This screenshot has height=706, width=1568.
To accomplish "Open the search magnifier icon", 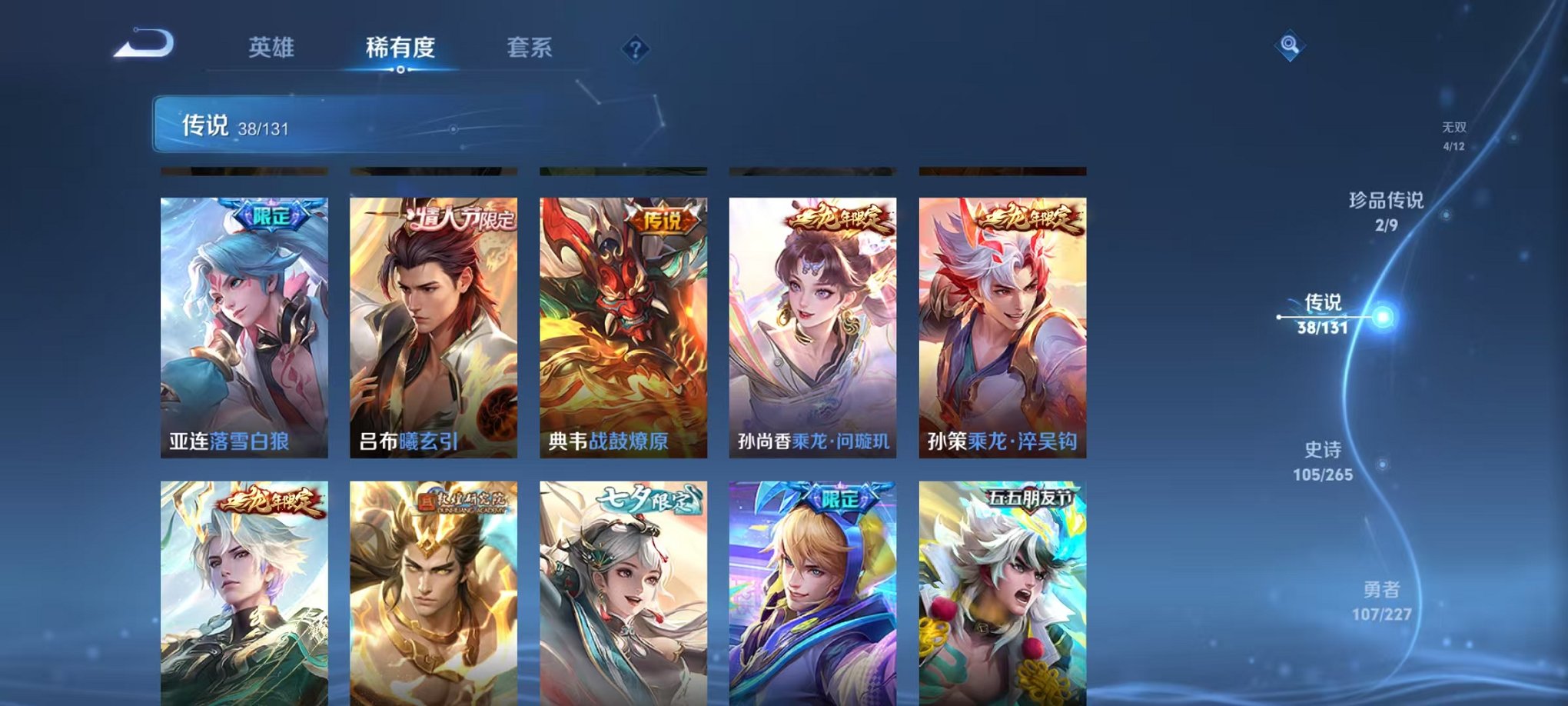I will [x=1291, y=46].
